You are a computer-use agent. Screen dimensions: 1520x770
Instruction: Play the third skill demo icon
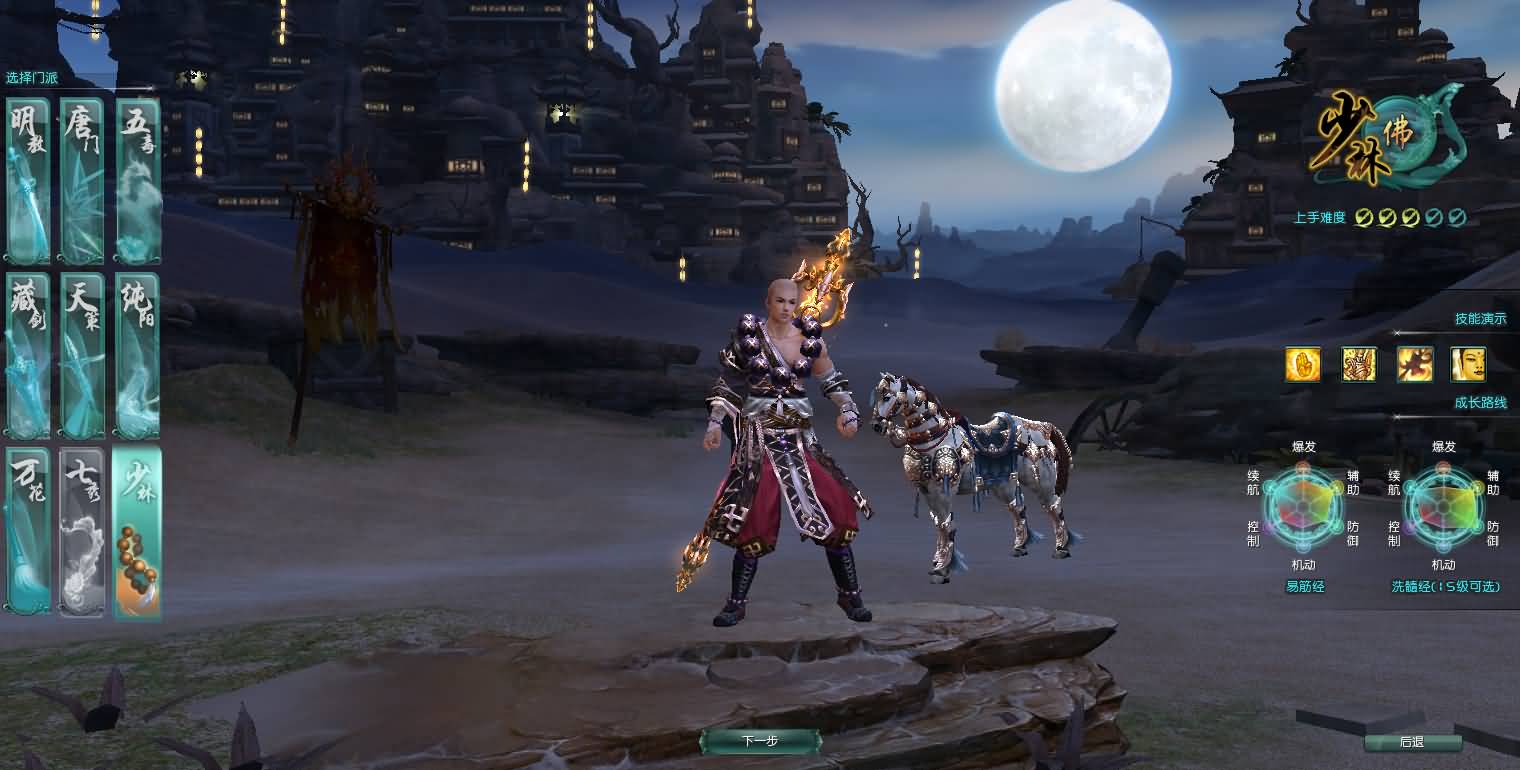pos(1417,365)
